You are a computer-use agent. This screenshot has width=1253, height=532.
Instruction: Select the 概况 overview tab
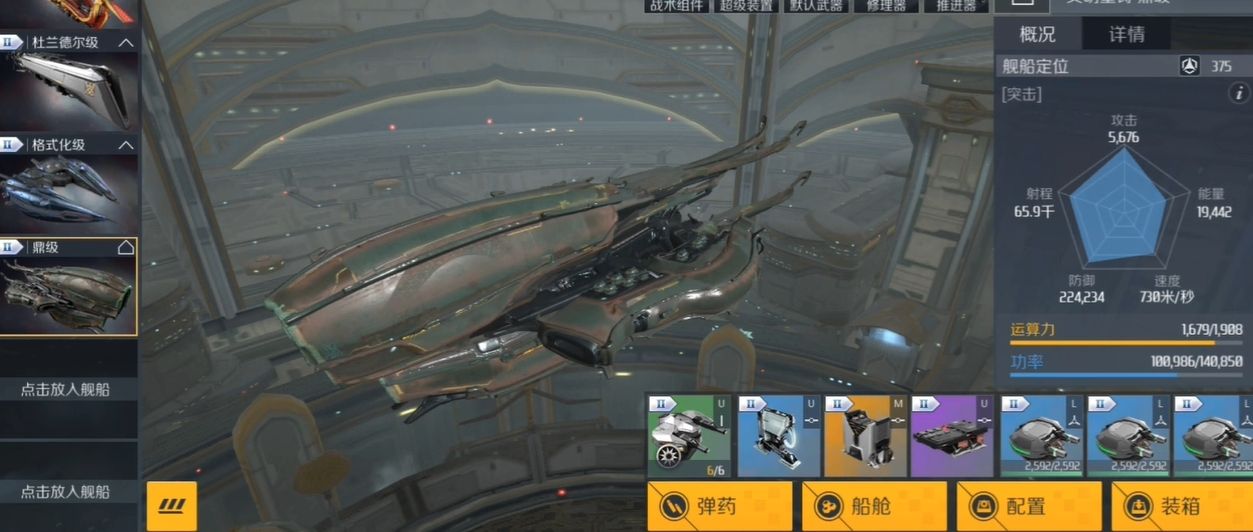(x=1037, y=34)
